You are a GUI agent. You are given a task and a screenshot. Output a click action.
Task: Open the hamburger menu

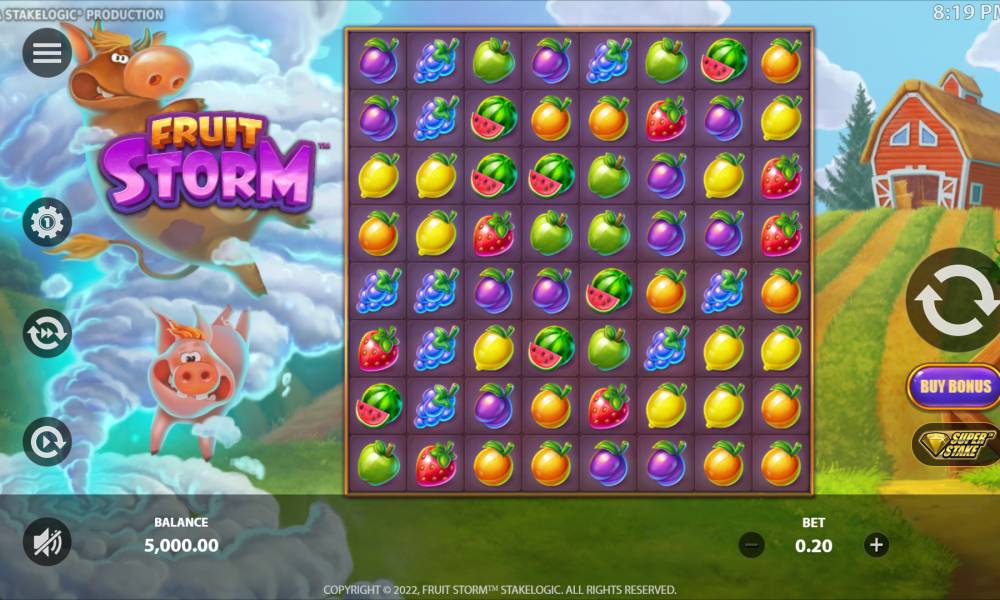[x=47, y=54]
